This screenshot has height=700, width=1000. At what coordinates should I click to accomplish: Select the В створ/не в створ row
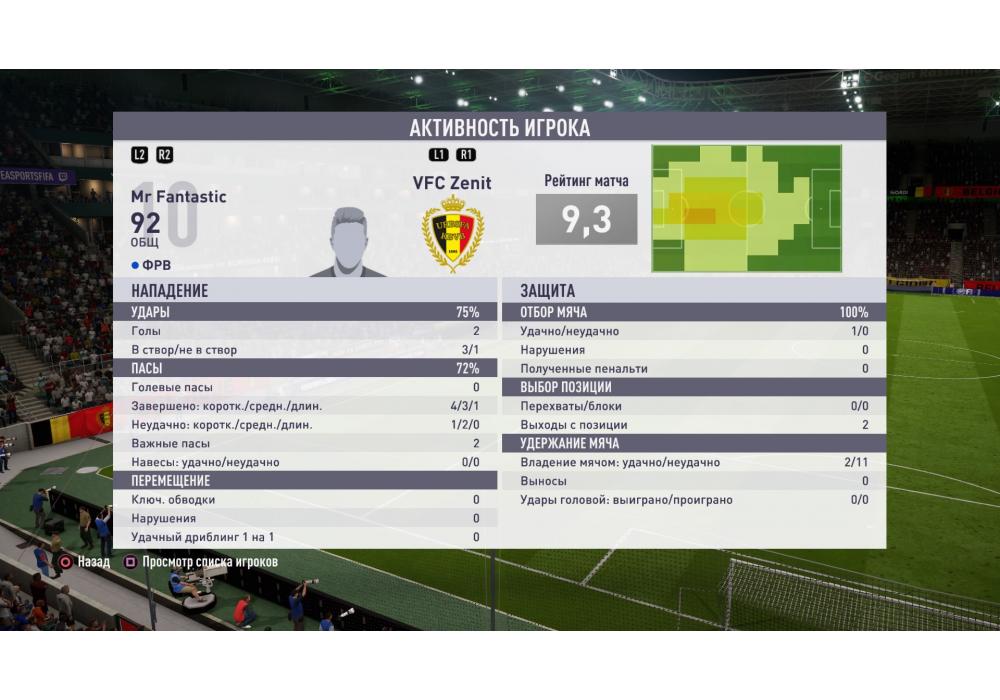(x=305, y=350)
